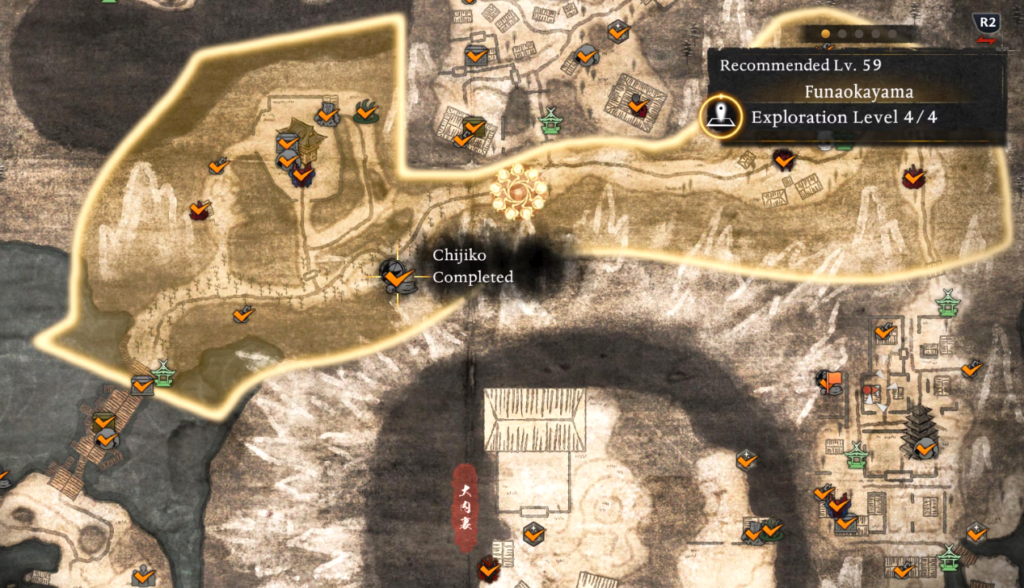Select the location pin icon beside Exploration Level
The image size is (1024, 588).
[719, 118]
